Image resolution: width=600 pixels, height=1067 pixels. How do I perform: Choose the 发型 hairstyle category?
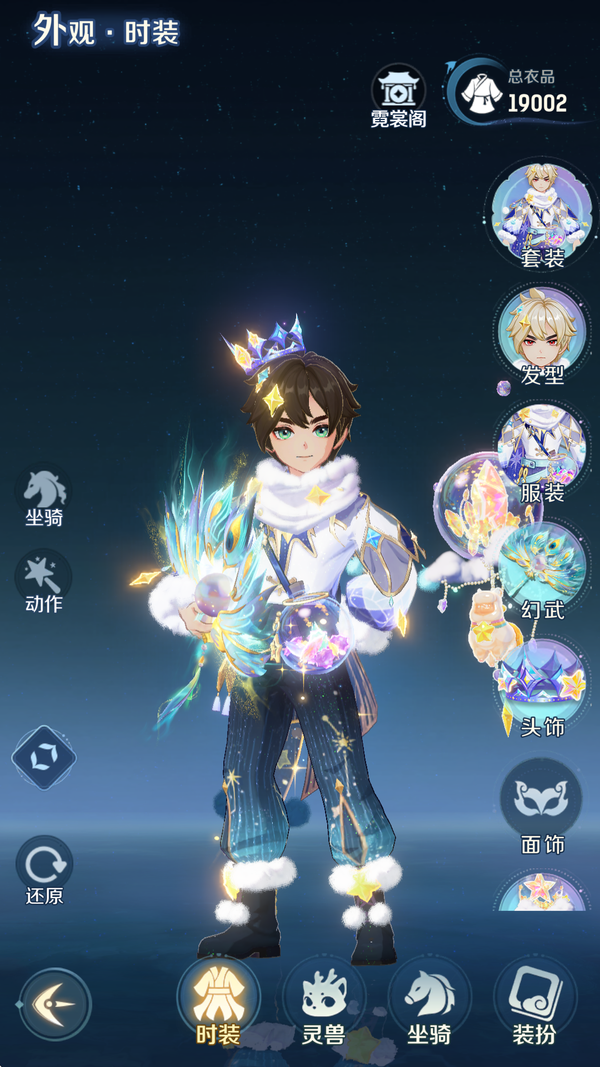tap(542, 335)
